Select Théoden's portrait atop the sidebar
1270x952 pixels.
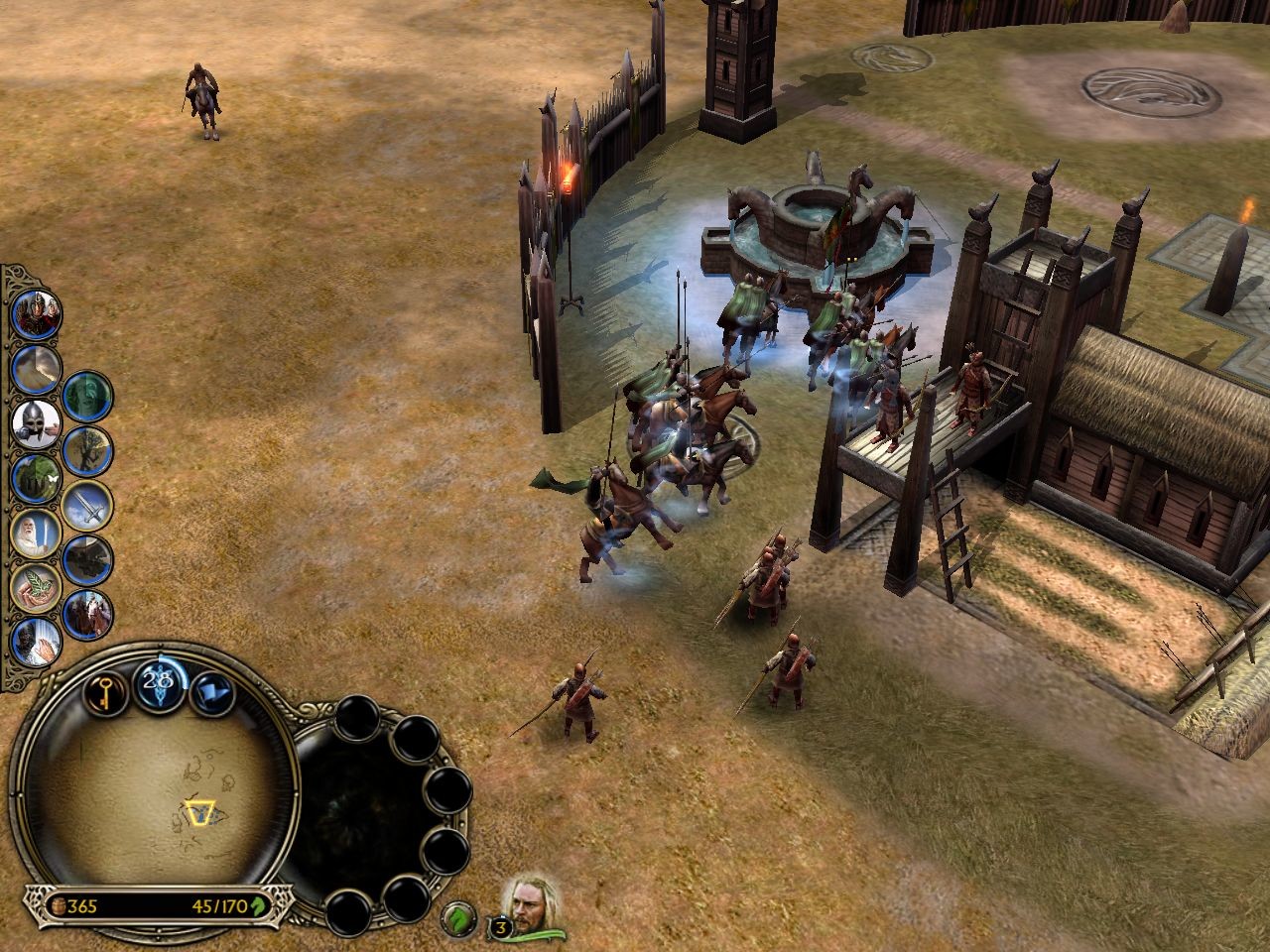point(39,312)
